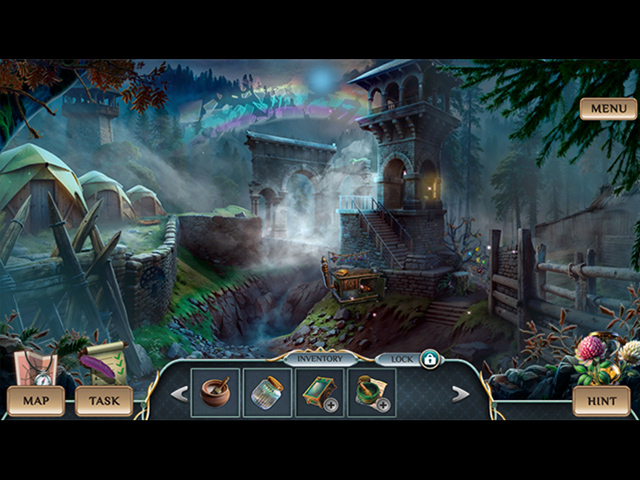Pick the green box inventory item

(320, 392)
